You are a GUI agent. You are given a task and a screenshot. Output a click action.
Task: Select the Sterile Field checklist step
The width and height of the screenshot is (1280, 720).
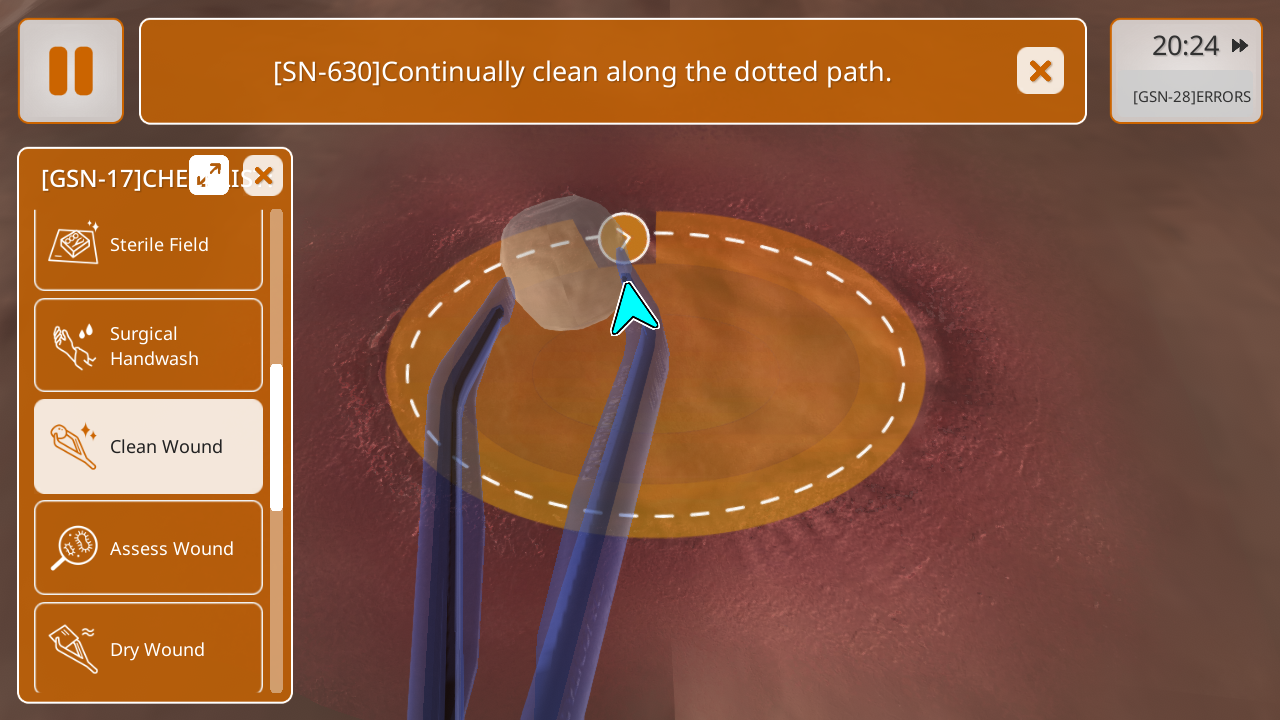[x=148, y=245]
